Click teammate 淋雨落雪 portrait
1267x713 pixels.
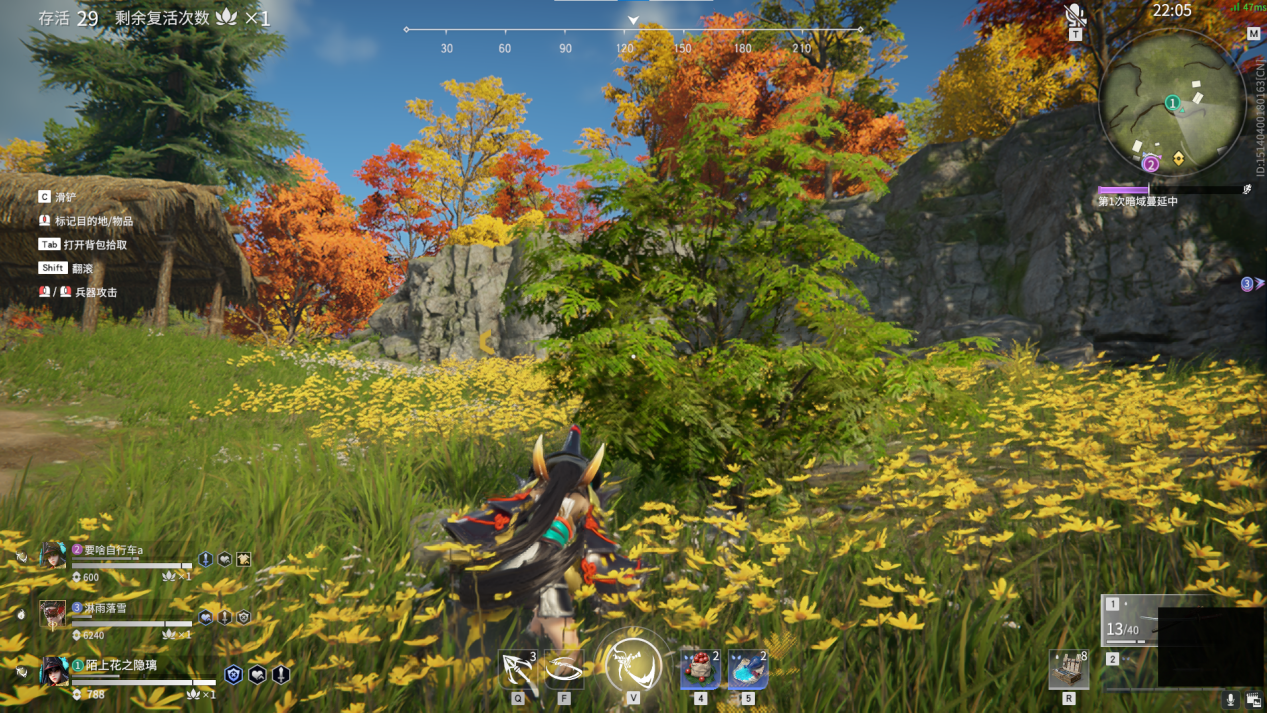click(x=53, y=613)
